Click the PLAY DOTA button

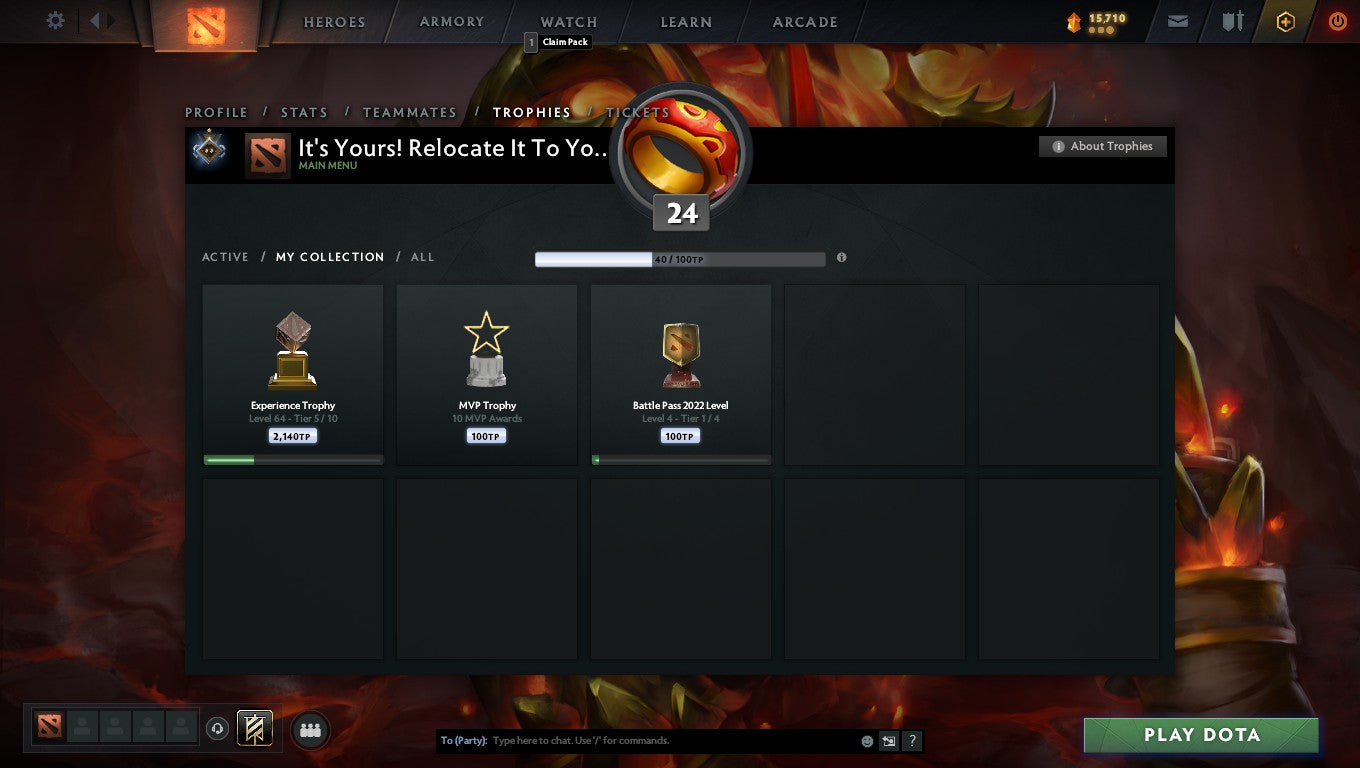pos(1200,734)
